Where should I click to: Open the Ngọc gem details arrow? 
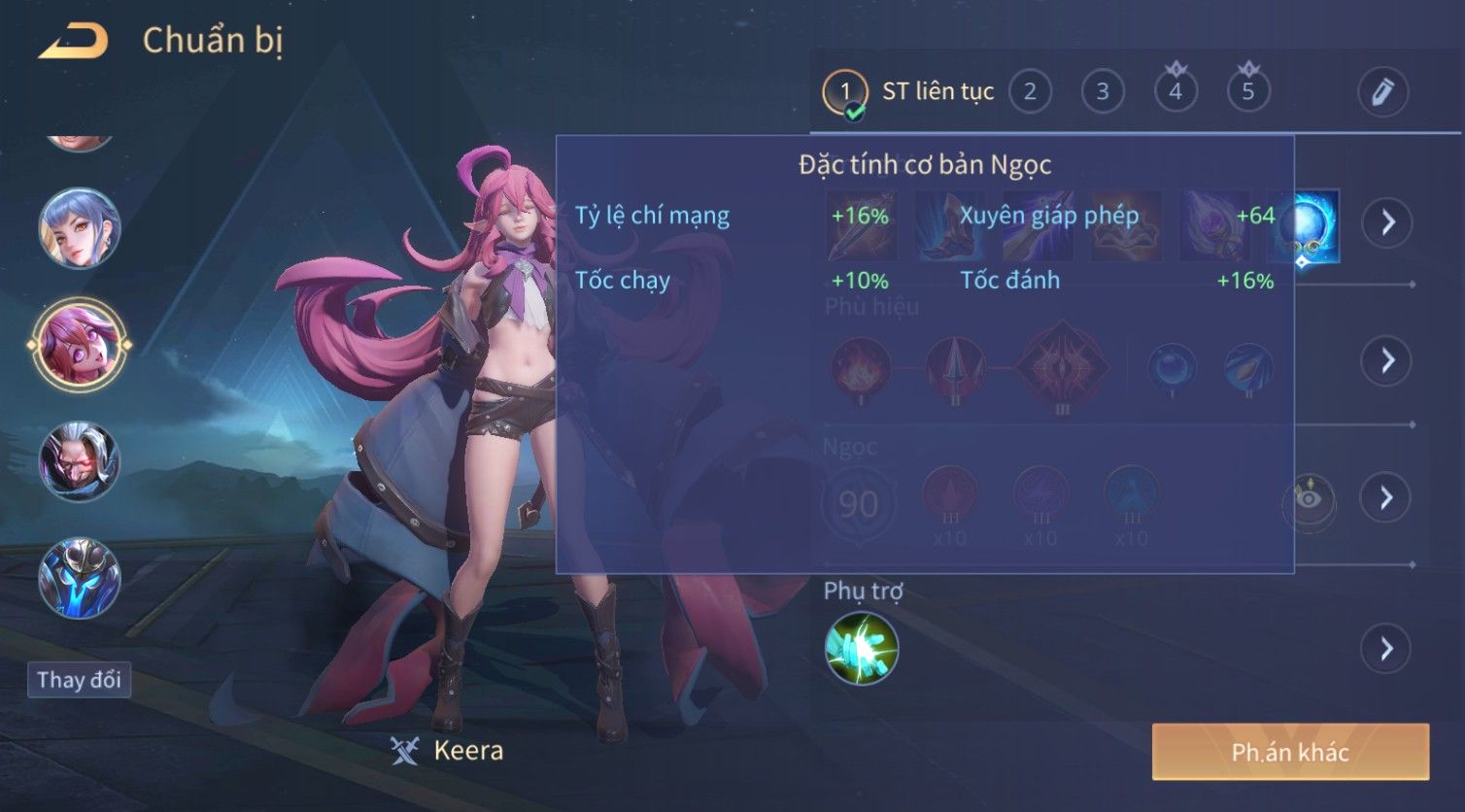(1386, 498)
